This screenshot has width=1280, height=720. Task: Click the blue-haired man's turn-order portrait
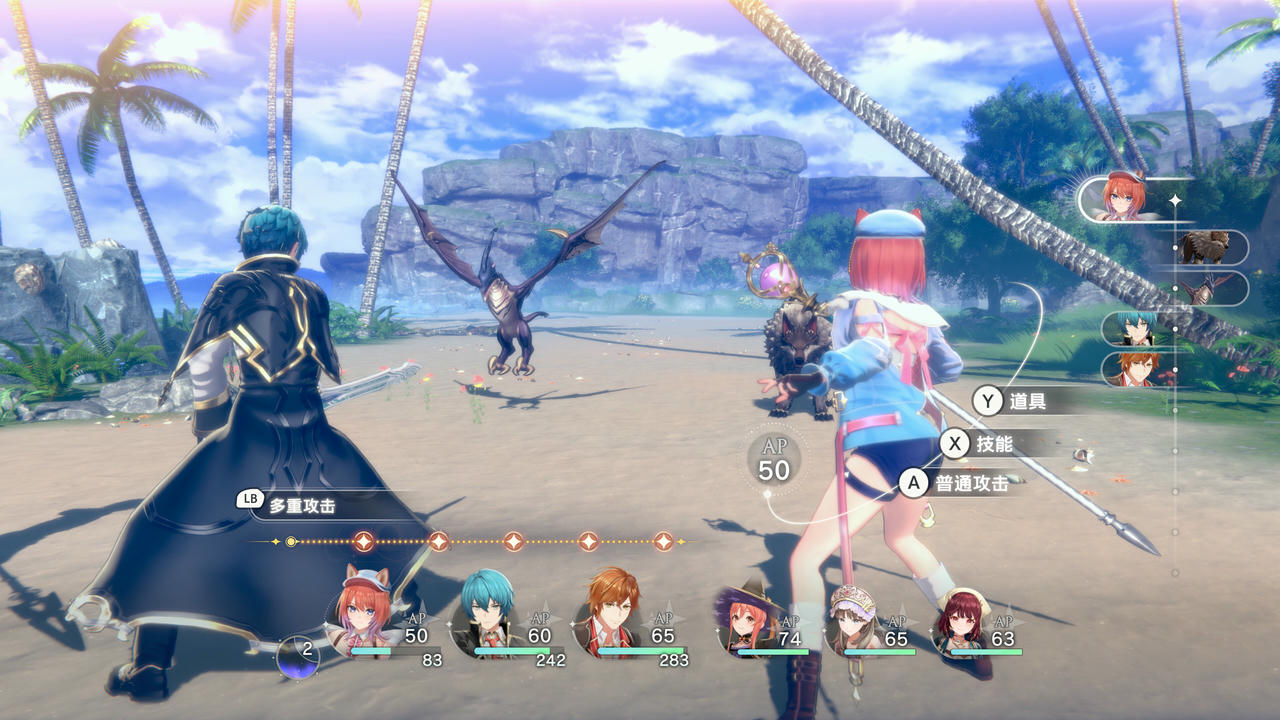(1136, 329)
